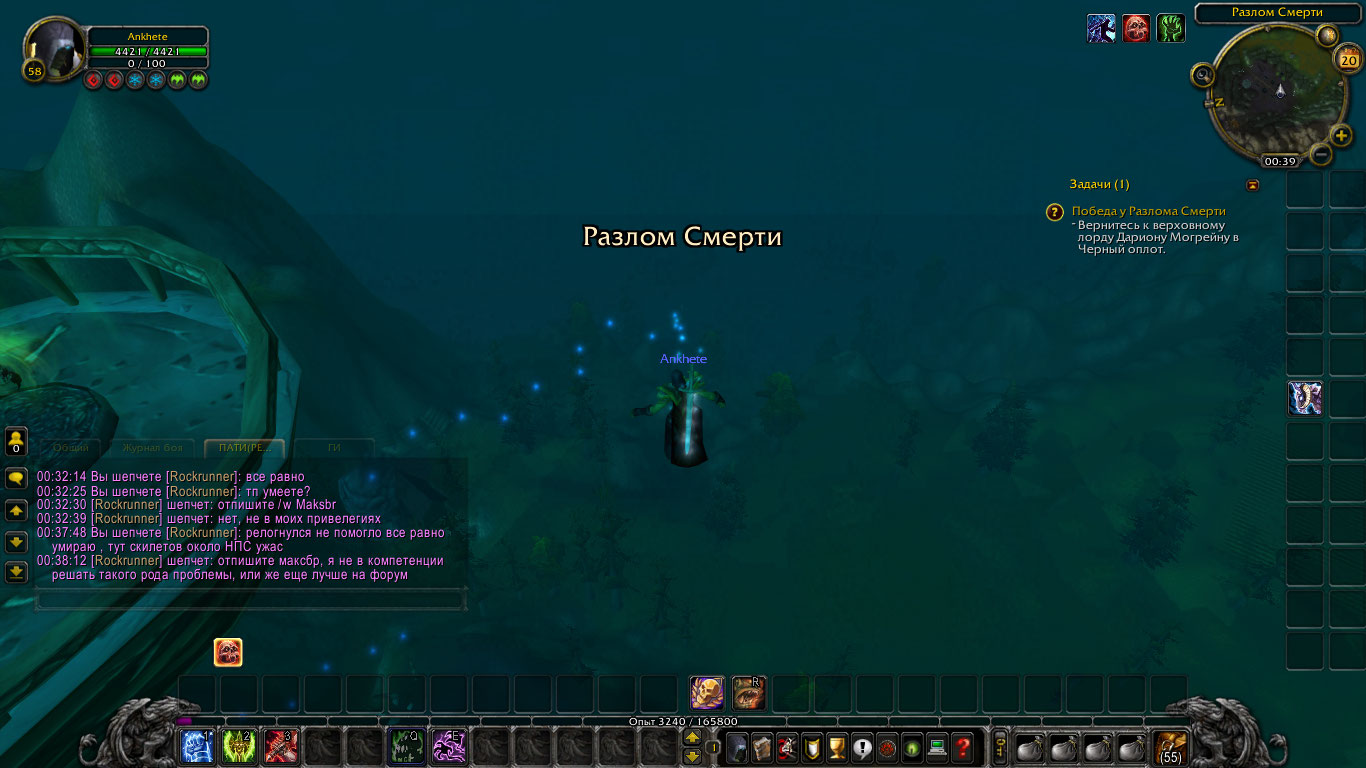Collapse the Задачи quest tracker
This screenshot has width=1366, height=768.
[1252, 185]
